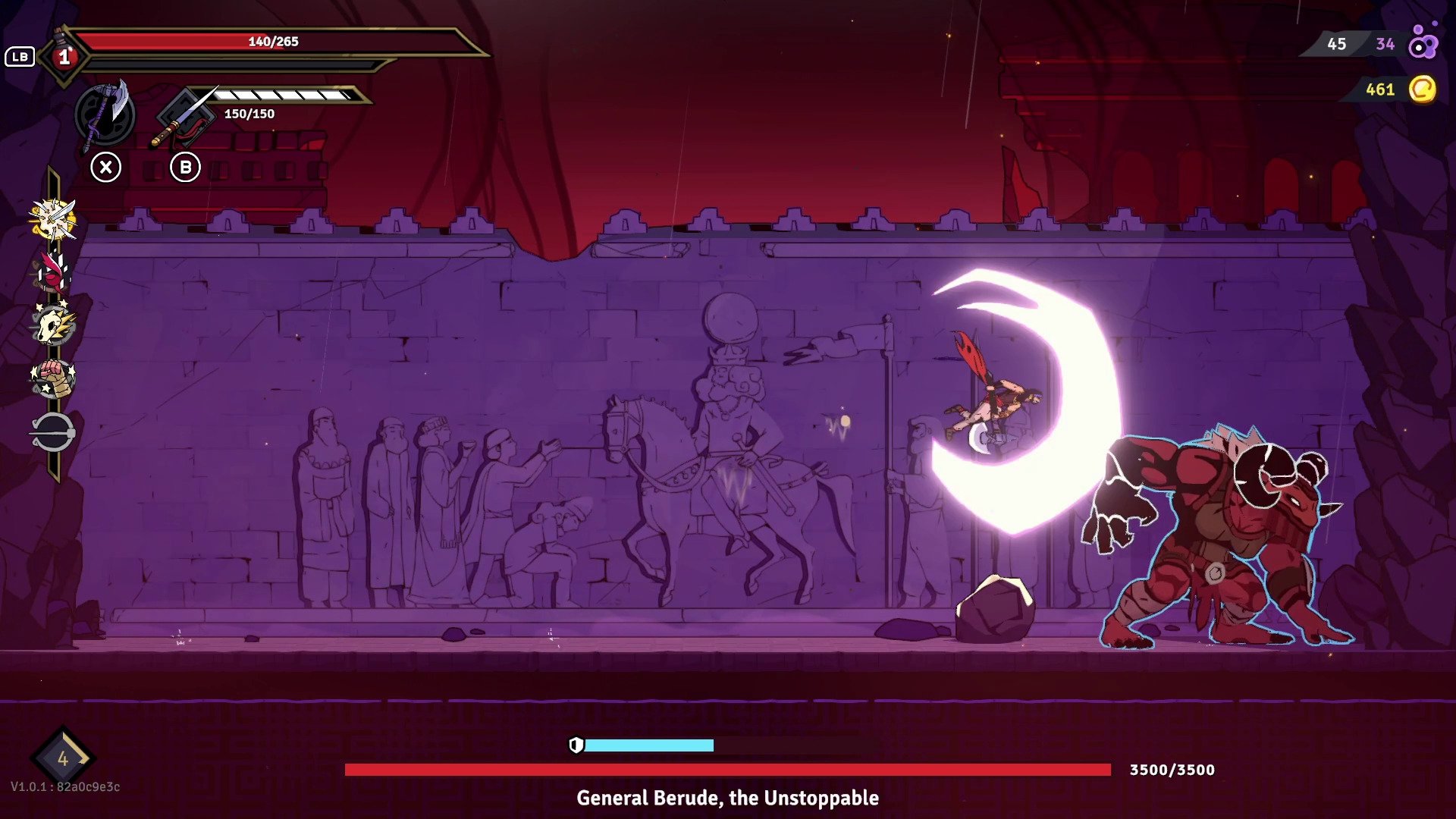Inspect the horned skull medallion

point(53,325)
